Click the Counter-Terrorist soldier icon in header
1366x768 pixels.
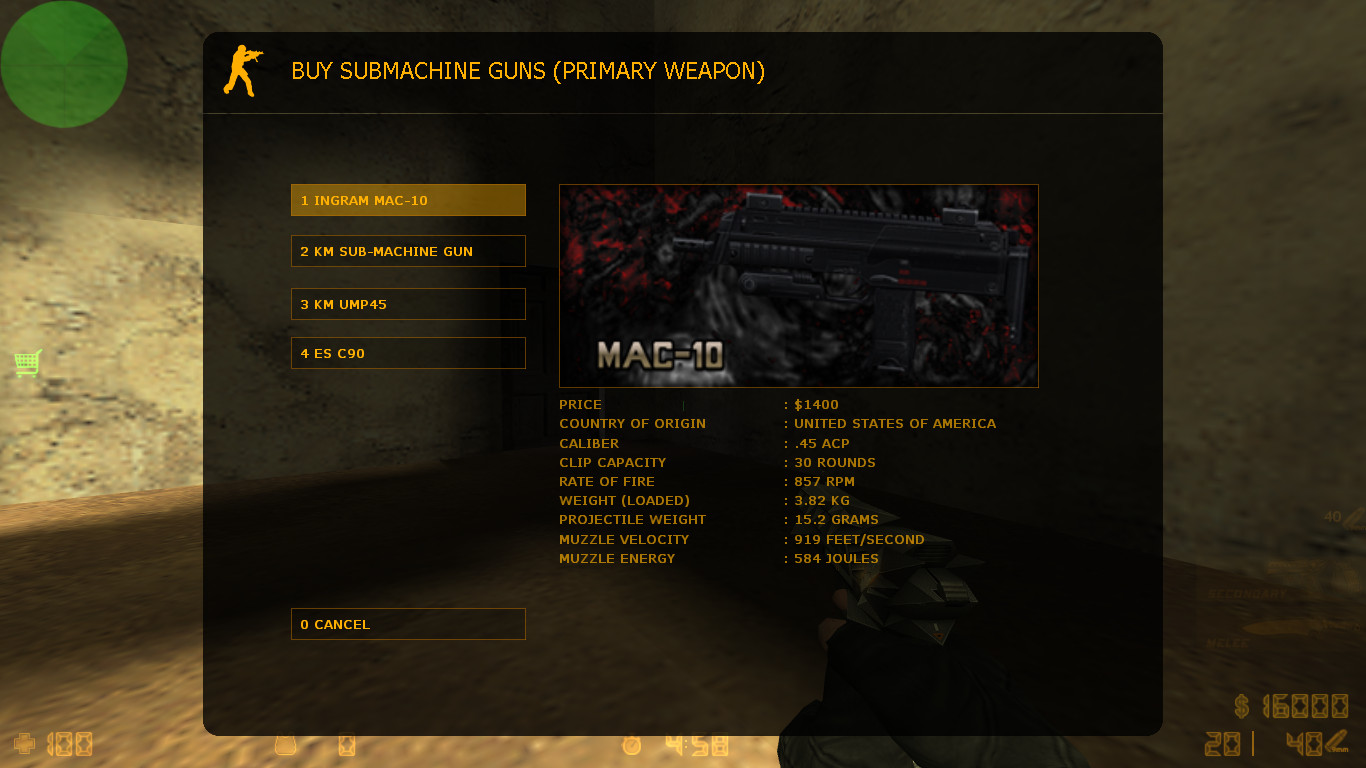tap(243, 70)
